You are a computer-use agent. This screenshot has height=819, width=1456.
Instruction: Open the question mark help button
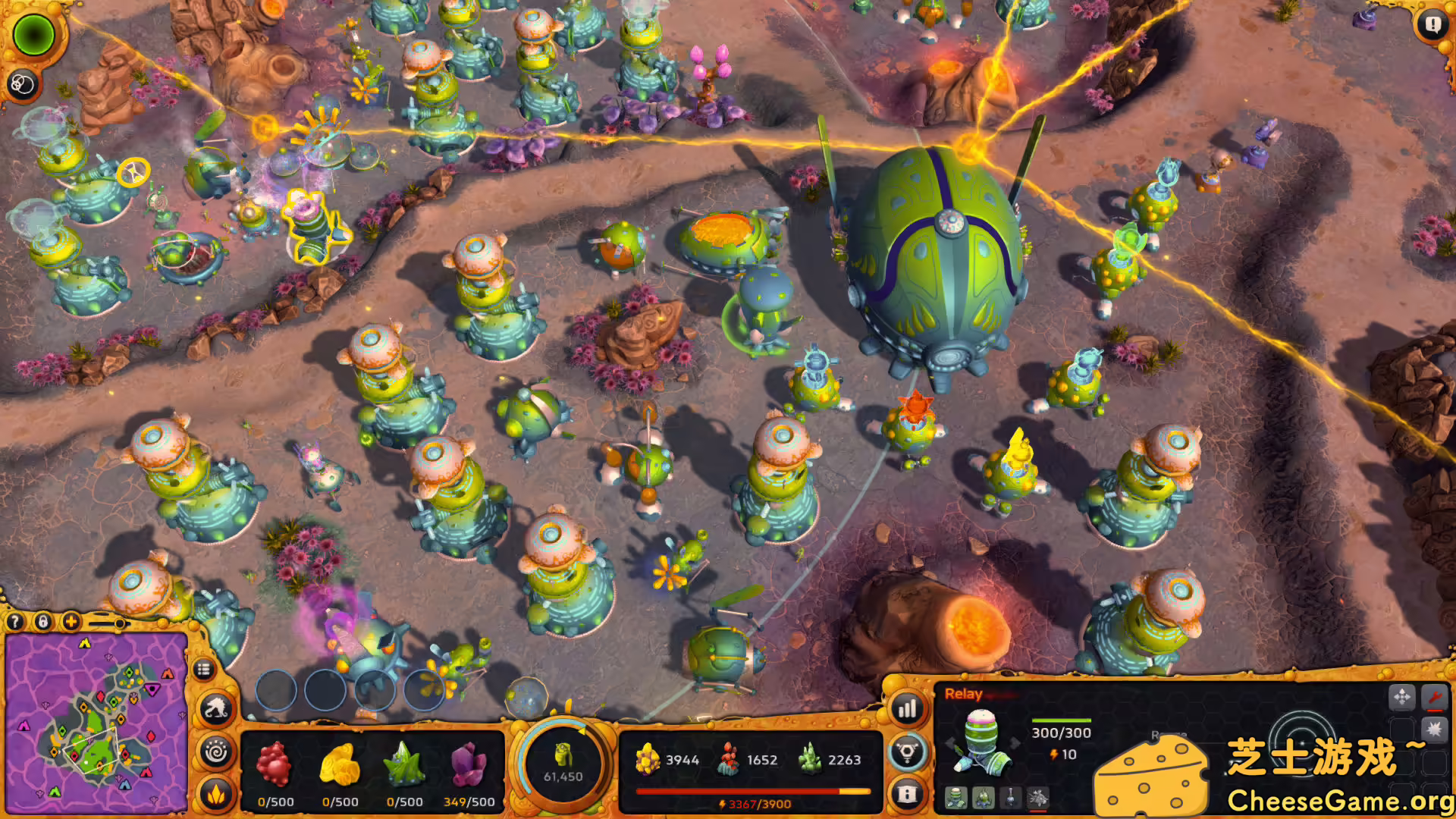click(14, 622)
